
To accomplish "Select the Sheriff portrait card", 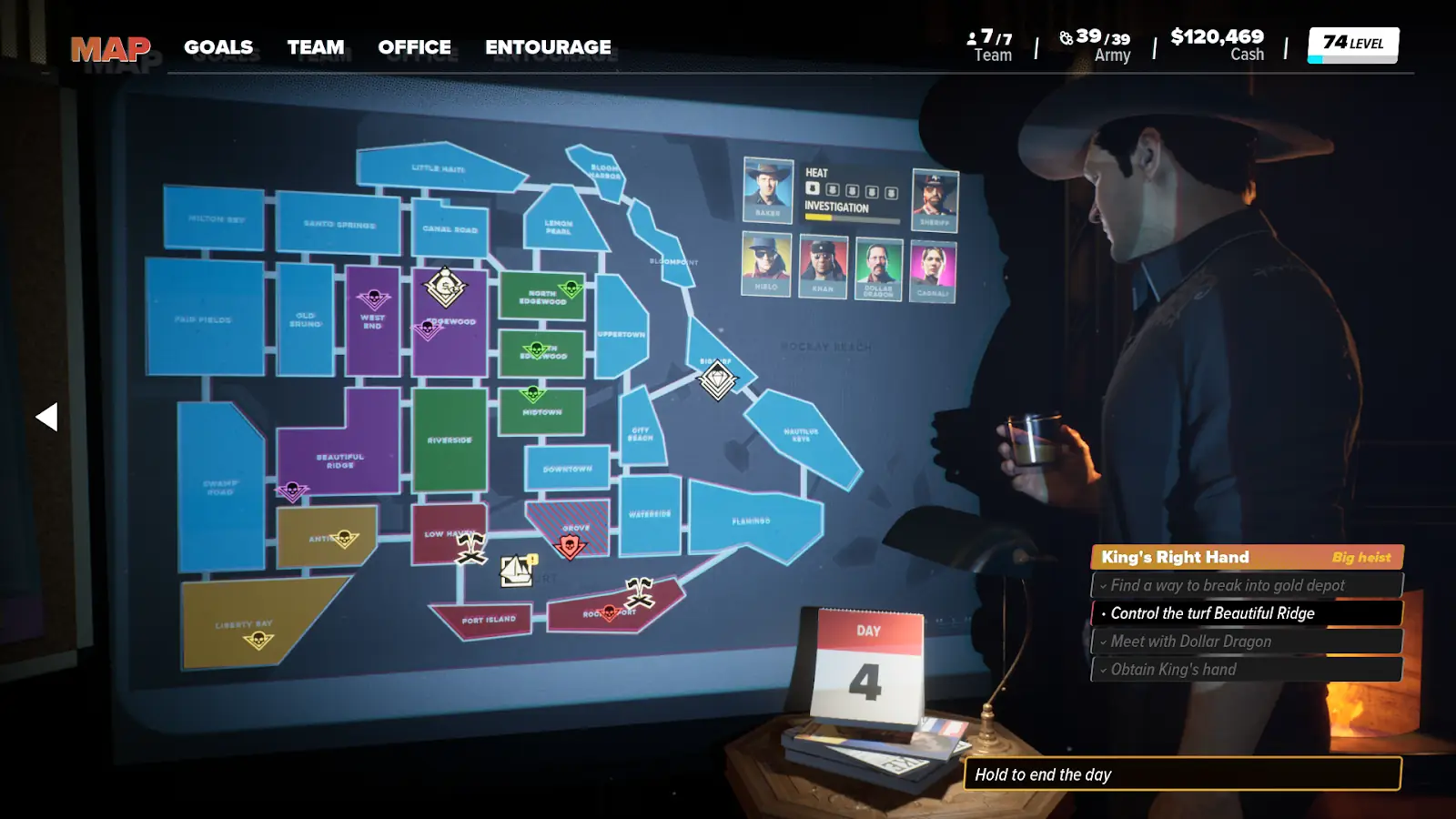I will point(935,199).
